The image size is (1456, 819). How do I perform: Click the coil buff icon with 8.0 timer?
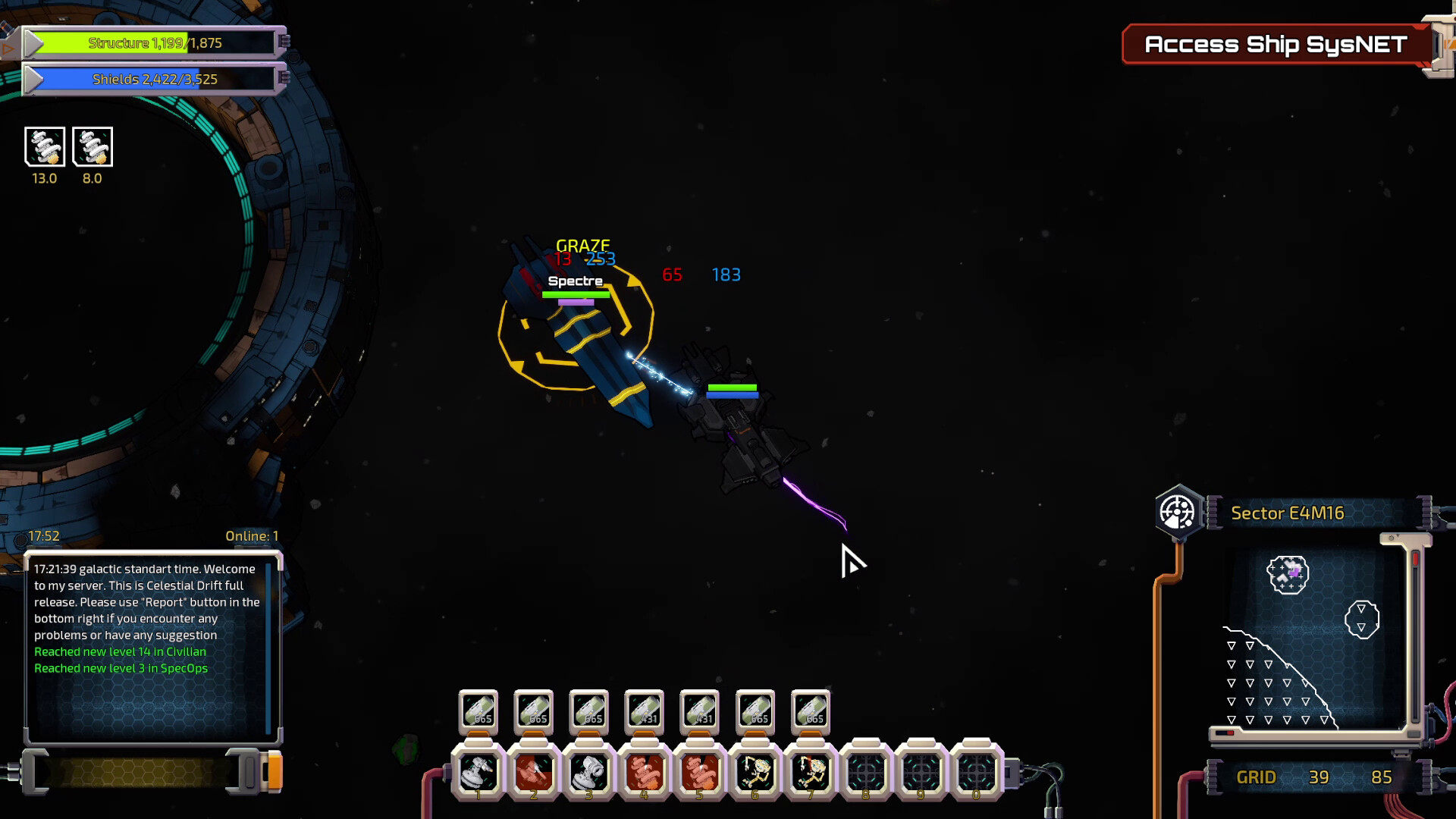pos(93,146)
